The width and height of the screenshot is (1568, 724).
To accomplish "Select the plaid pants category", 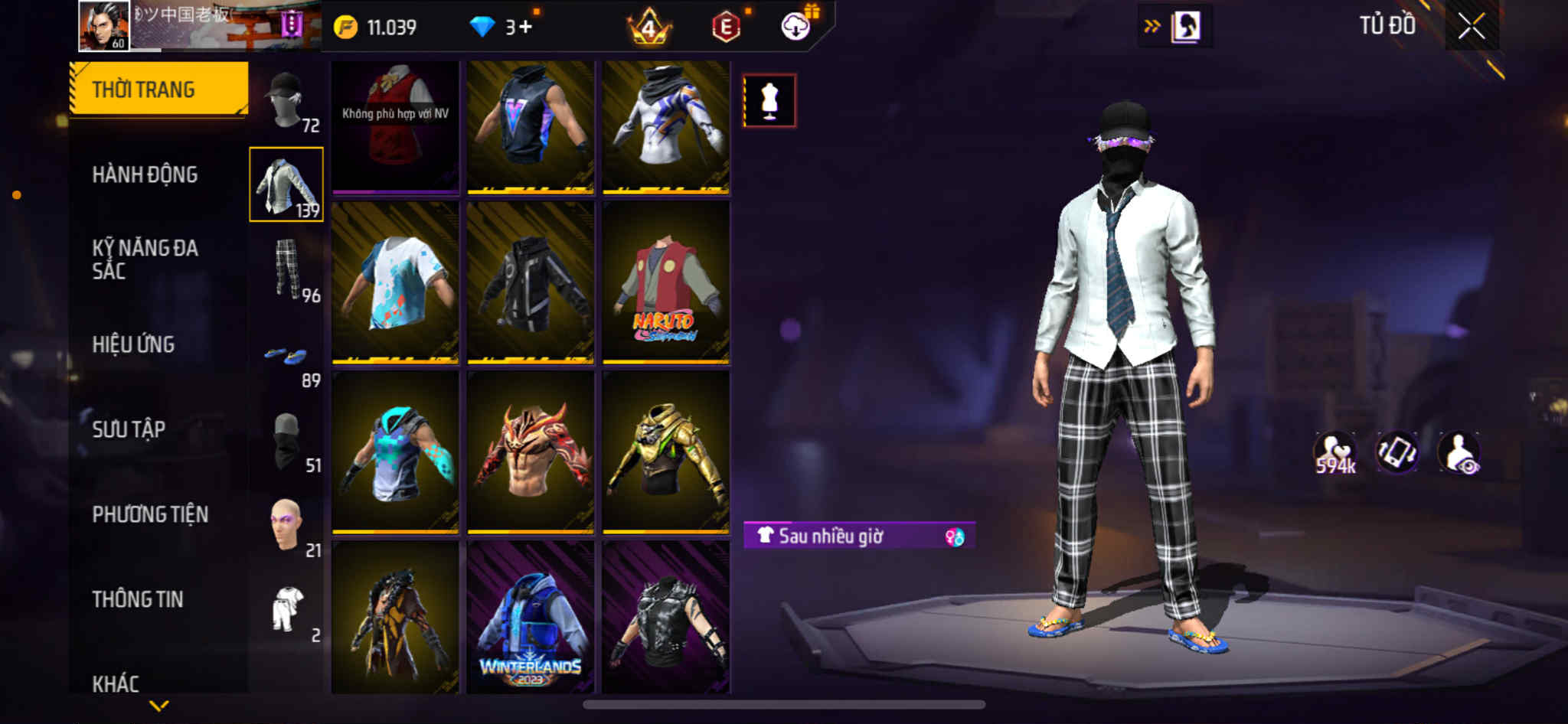I will (288, 269).
